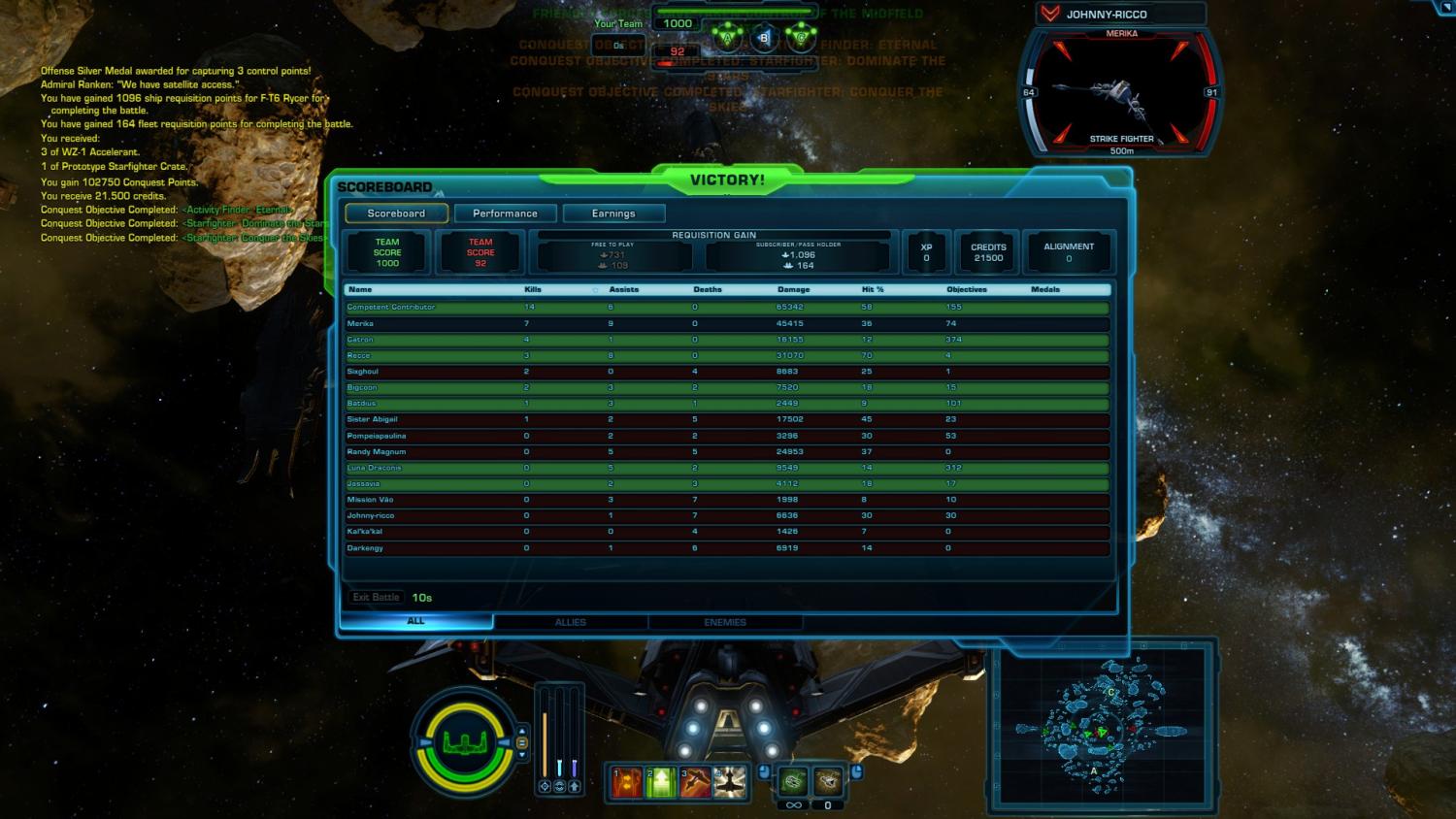Sort players by the Kills column header
The height and width of the screenshot is (819, 1456).
point(533,289)
